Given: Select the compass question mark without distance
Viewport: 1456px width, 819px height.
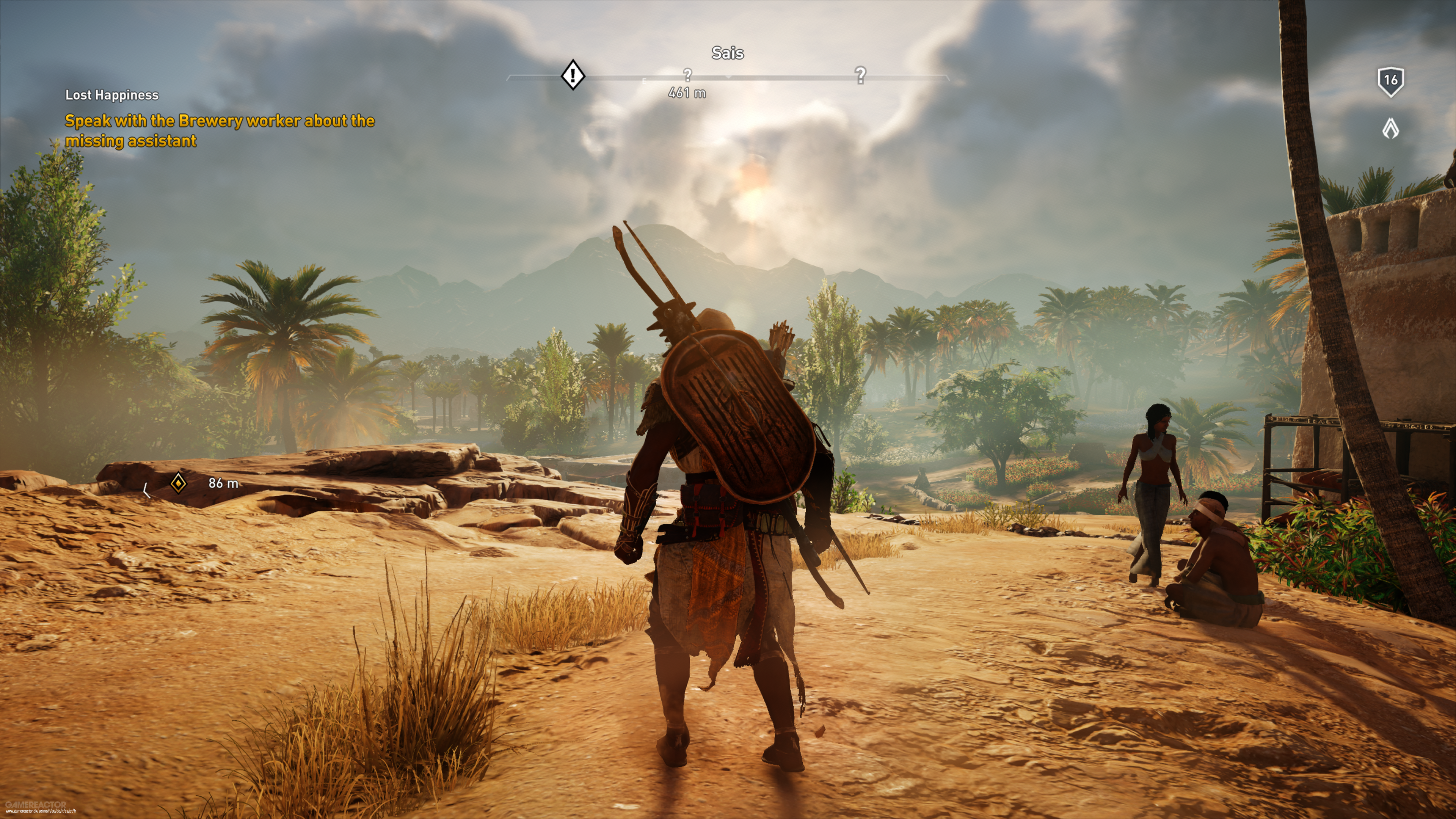Looking at the screenshot, I should coord(860,75).
